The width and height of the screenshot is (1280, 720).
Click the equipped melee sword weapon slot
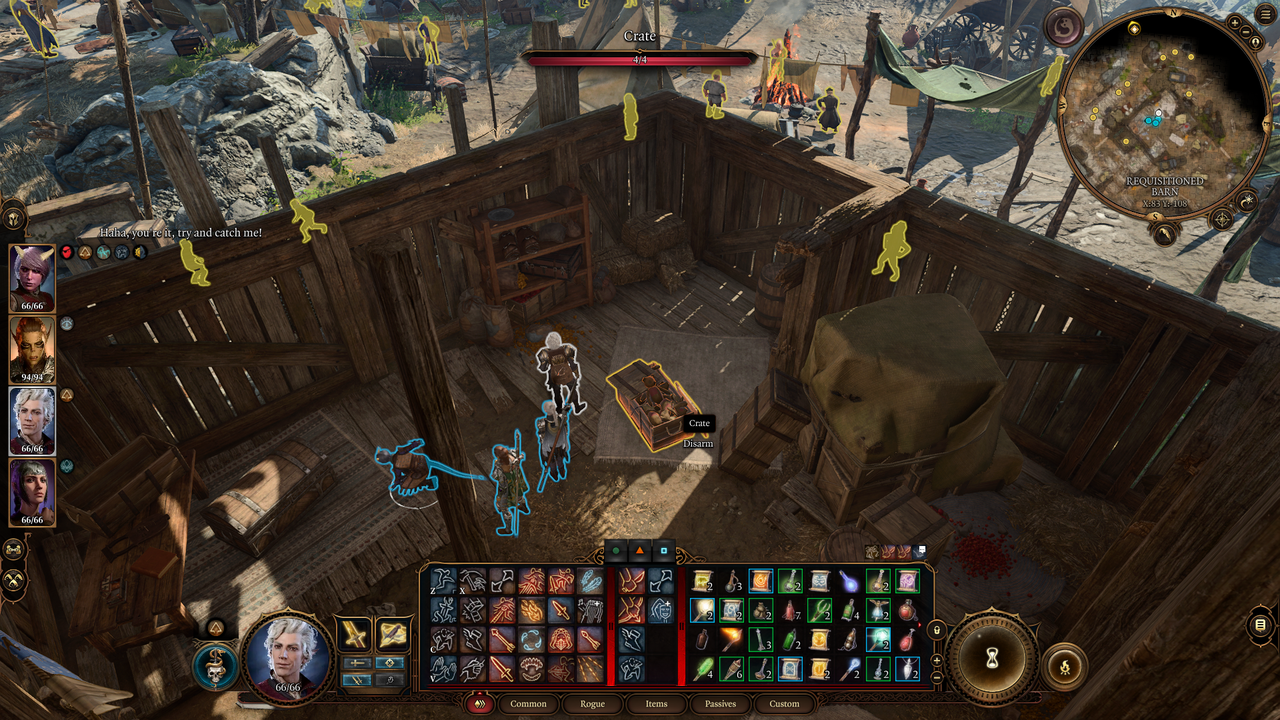pyautogui.click(x=352, y=634)
